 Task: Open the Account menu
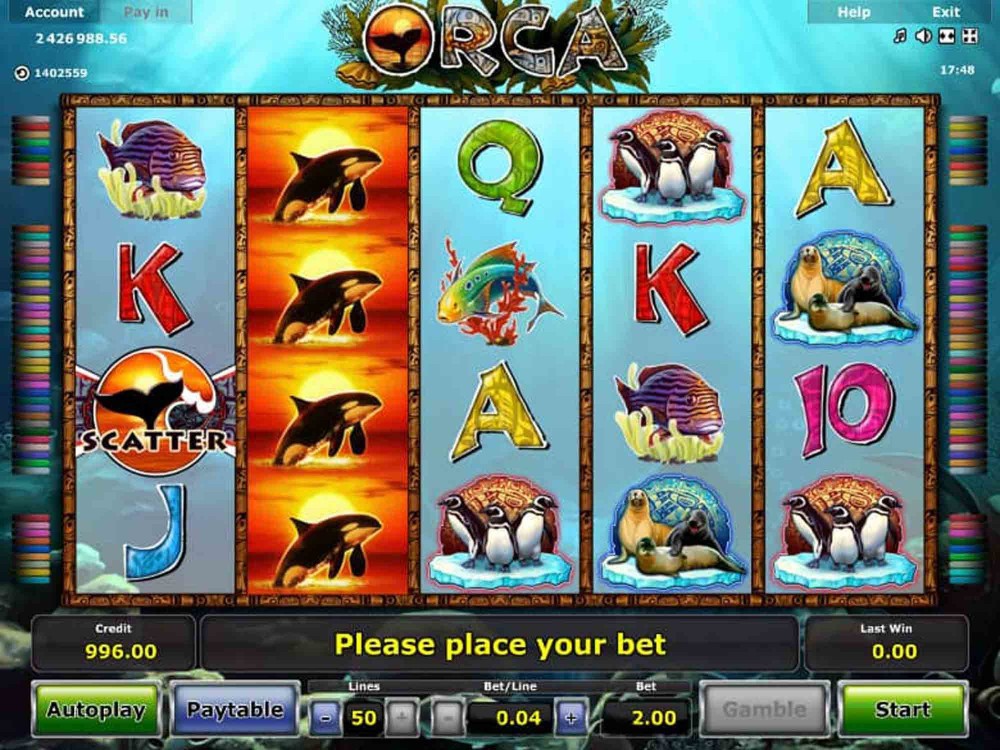[54, 12]
